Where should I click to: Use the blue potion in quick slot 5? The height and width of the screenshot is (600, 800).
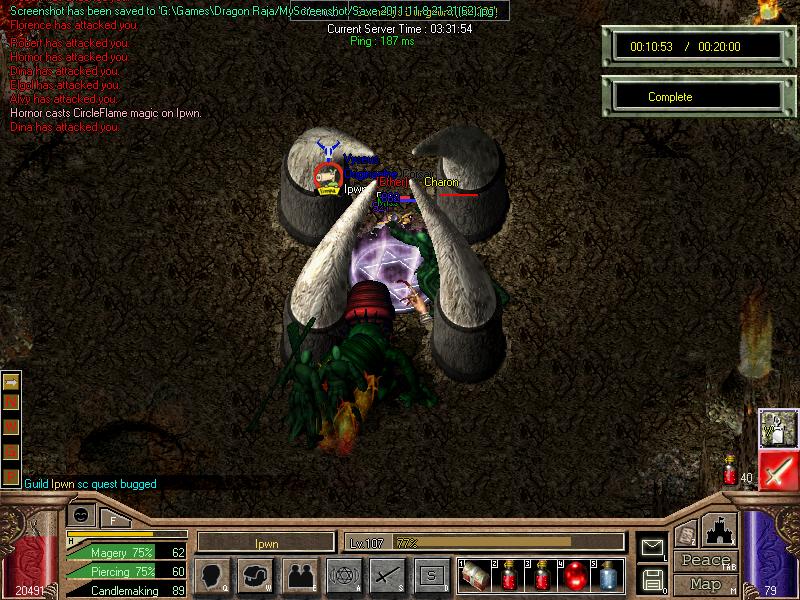607,576
